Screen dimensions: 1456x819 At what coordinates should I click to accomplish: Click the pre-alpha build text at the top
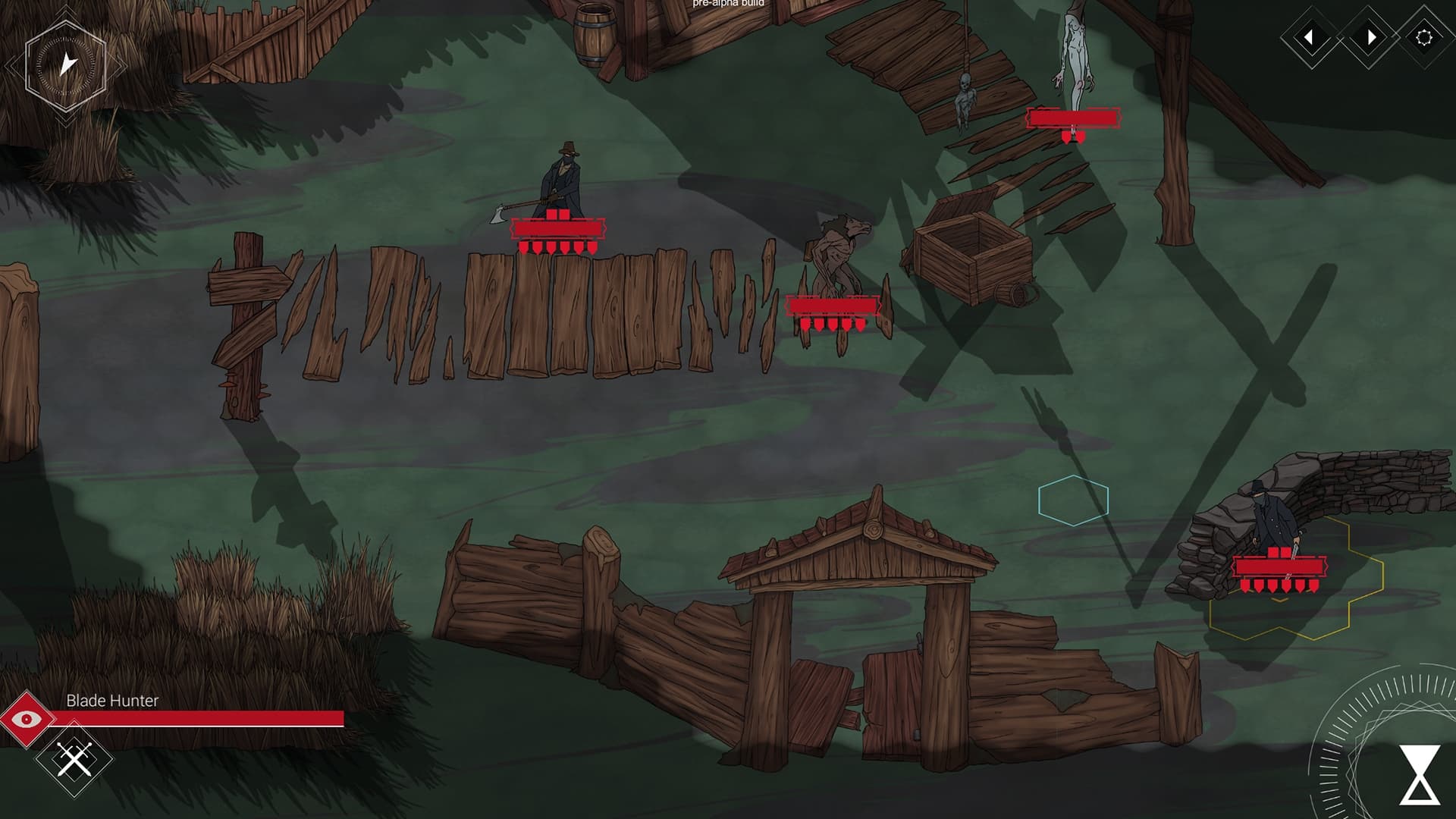click(726, 4)
